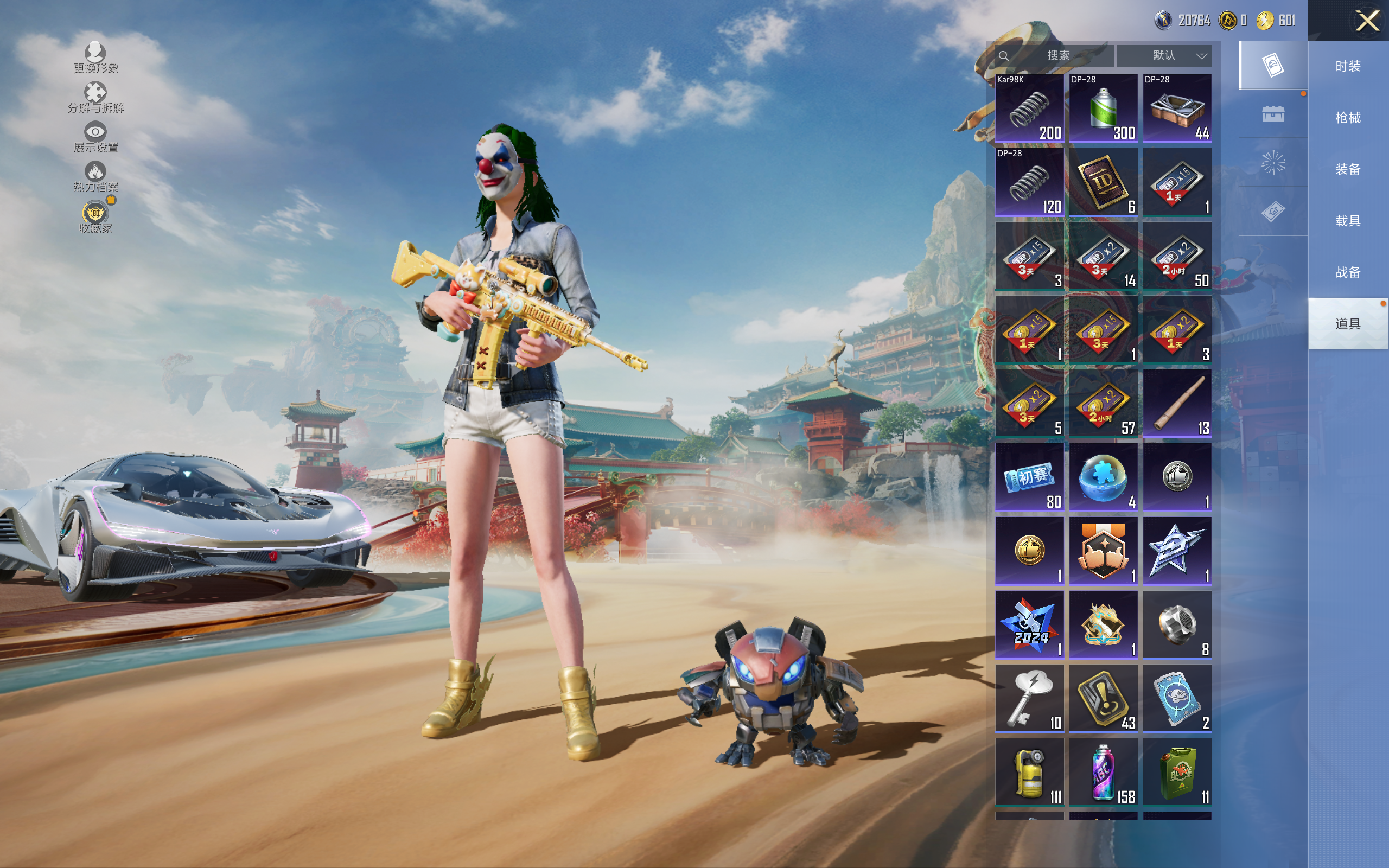Image resolution: width=1389 pixels, height=868 pixels.
Task: Close the inventory screen
Action: 1367,21
